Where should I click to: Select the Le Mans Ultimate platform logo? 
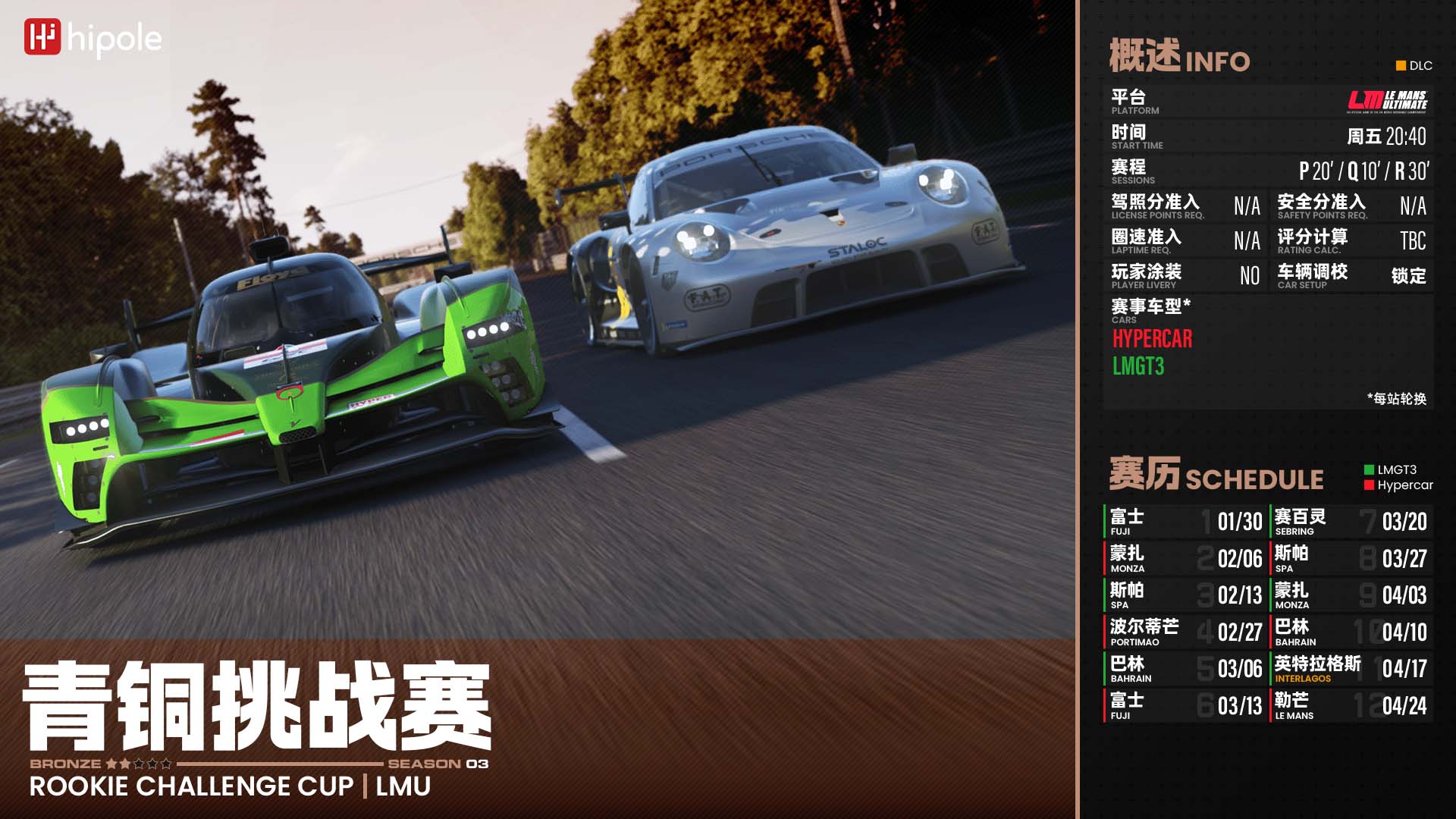tap(1387, 102)
